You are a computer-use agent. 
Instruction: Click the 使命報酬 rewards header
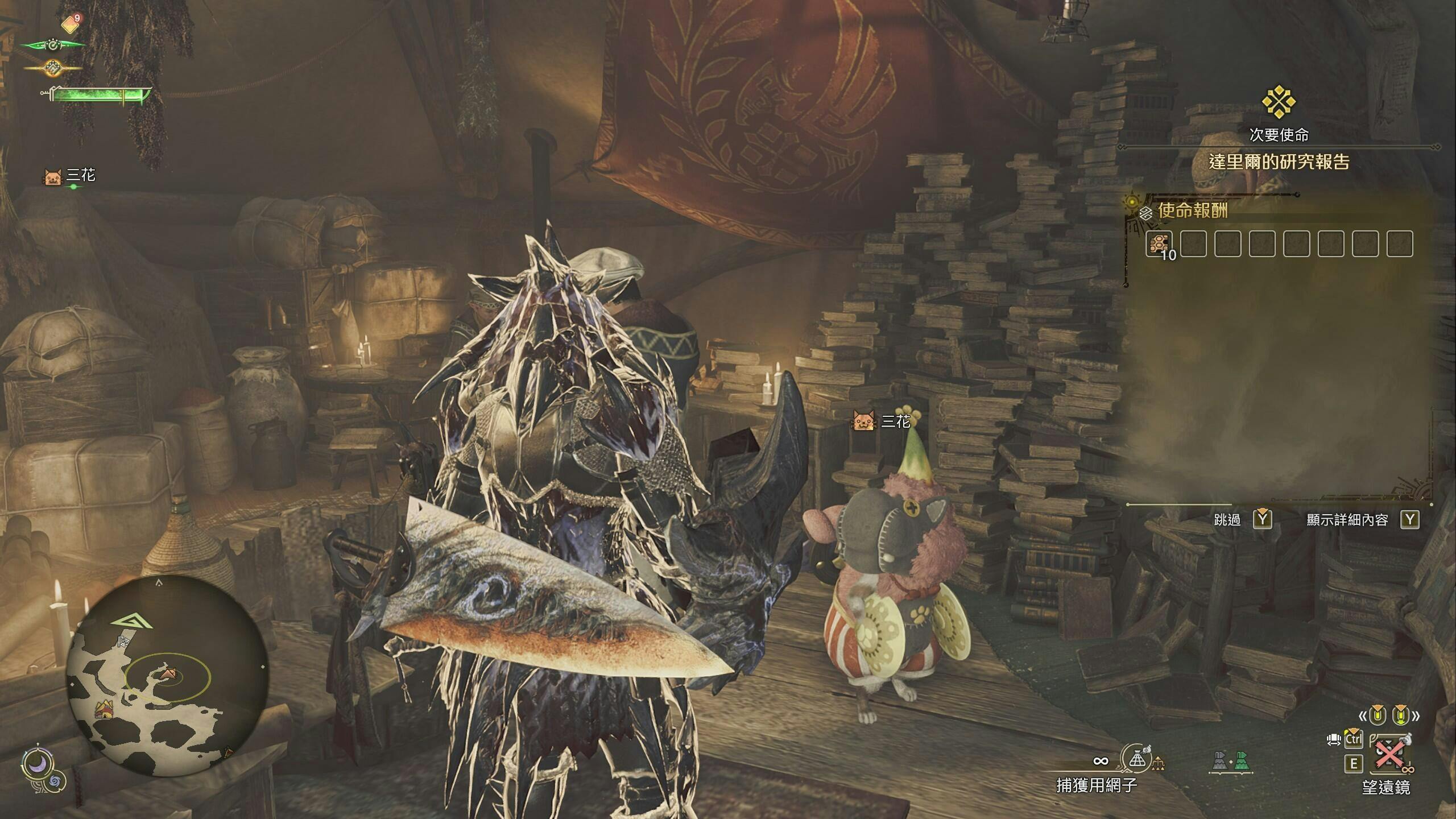point(1192,211)
